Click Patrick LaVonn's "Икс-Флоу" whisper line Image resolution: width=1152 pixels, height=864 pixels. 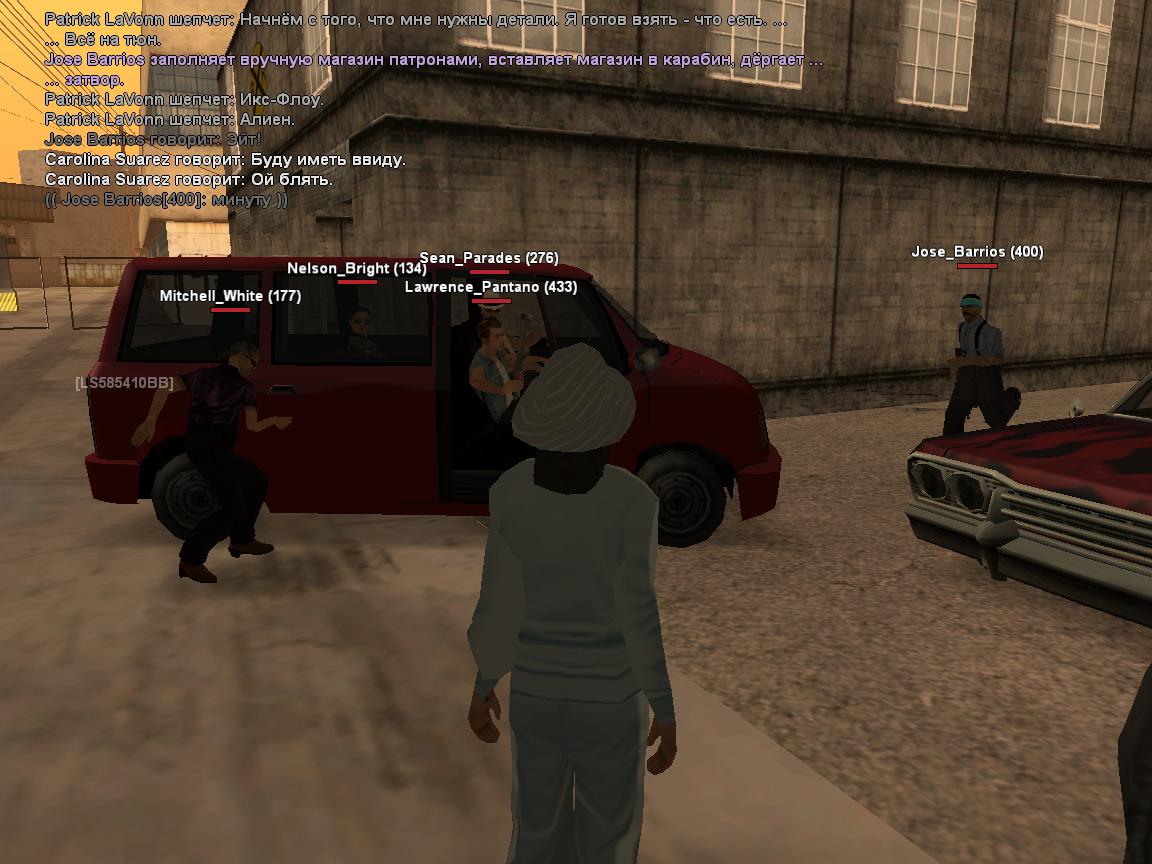[x=184, y=100]
